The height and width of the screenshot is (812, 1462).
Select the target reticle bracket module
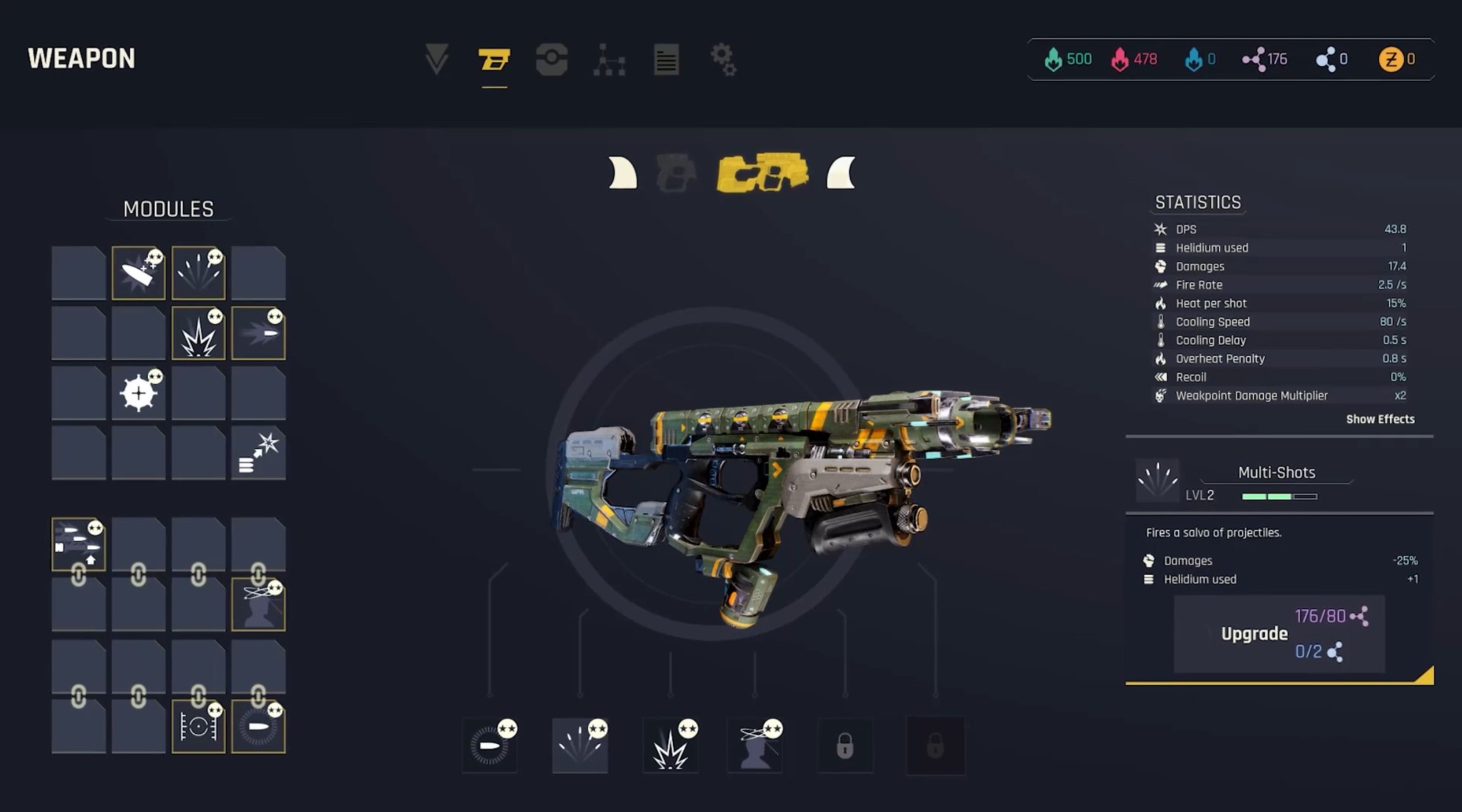tap(199, 727)
